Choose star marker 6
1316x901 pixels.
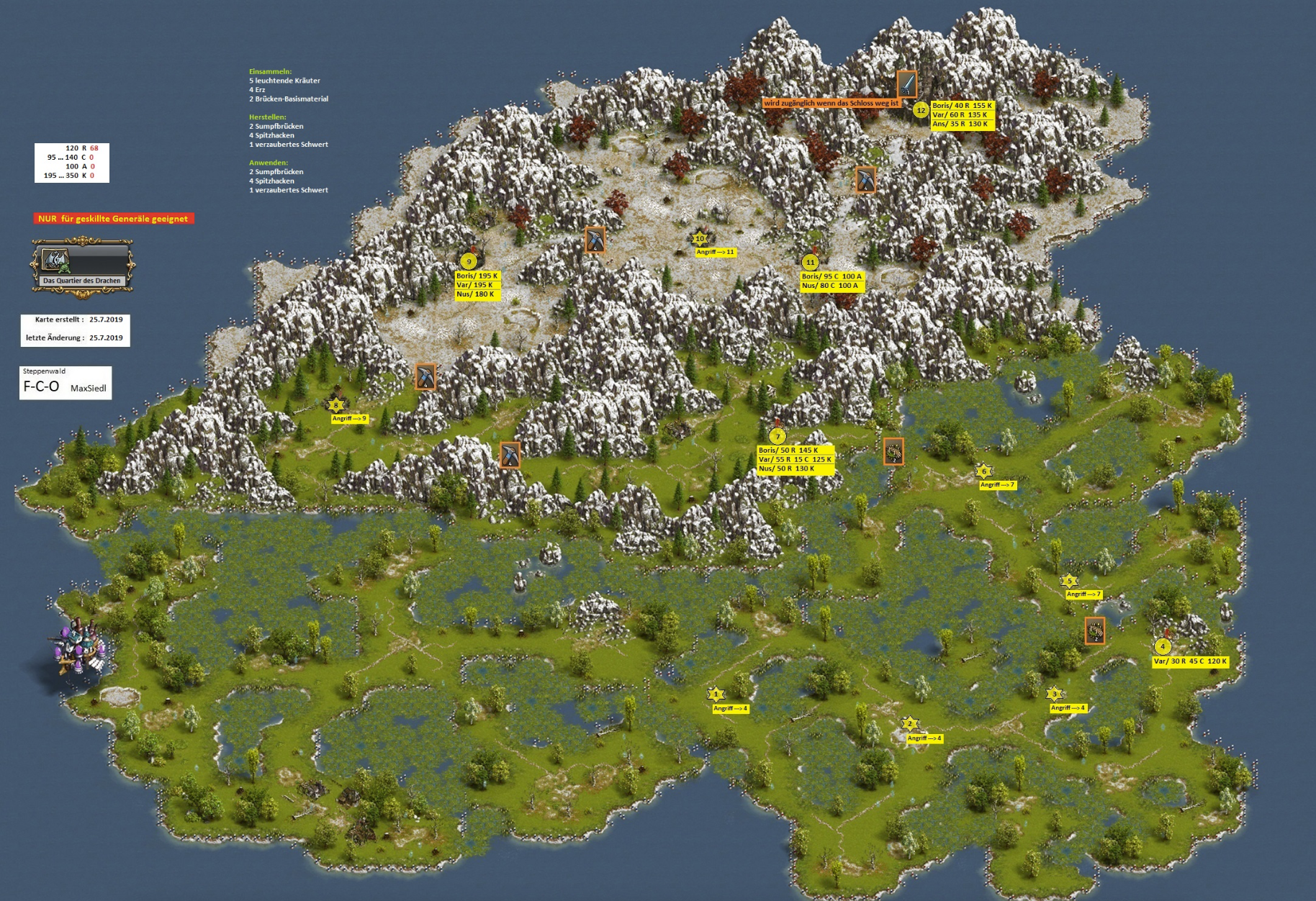pos(984,472)
